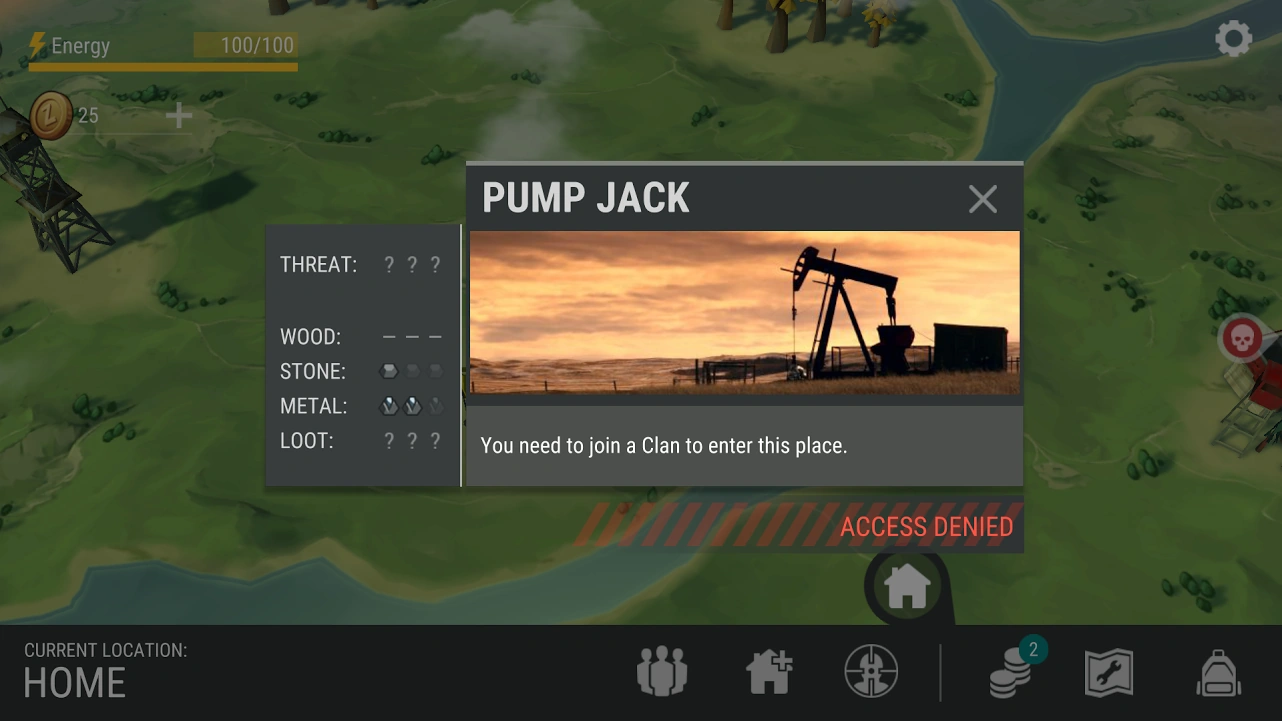Tap the Clan requirement message text

[x=664, y=445]
